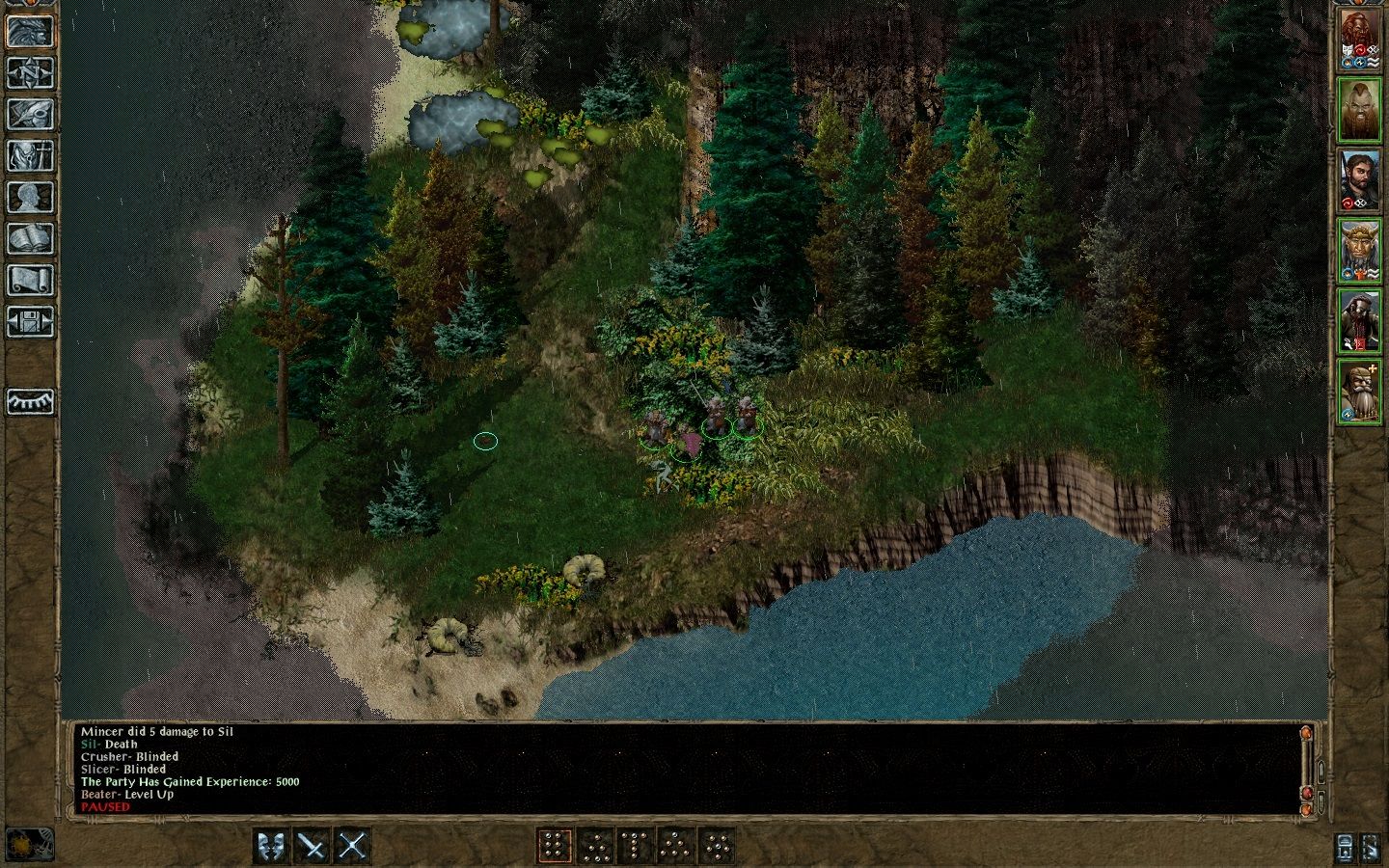This screenshot has width=1389, height=868.
Task: Select the horned-helmet dwarf portrait
Action: pos(1359,252)
